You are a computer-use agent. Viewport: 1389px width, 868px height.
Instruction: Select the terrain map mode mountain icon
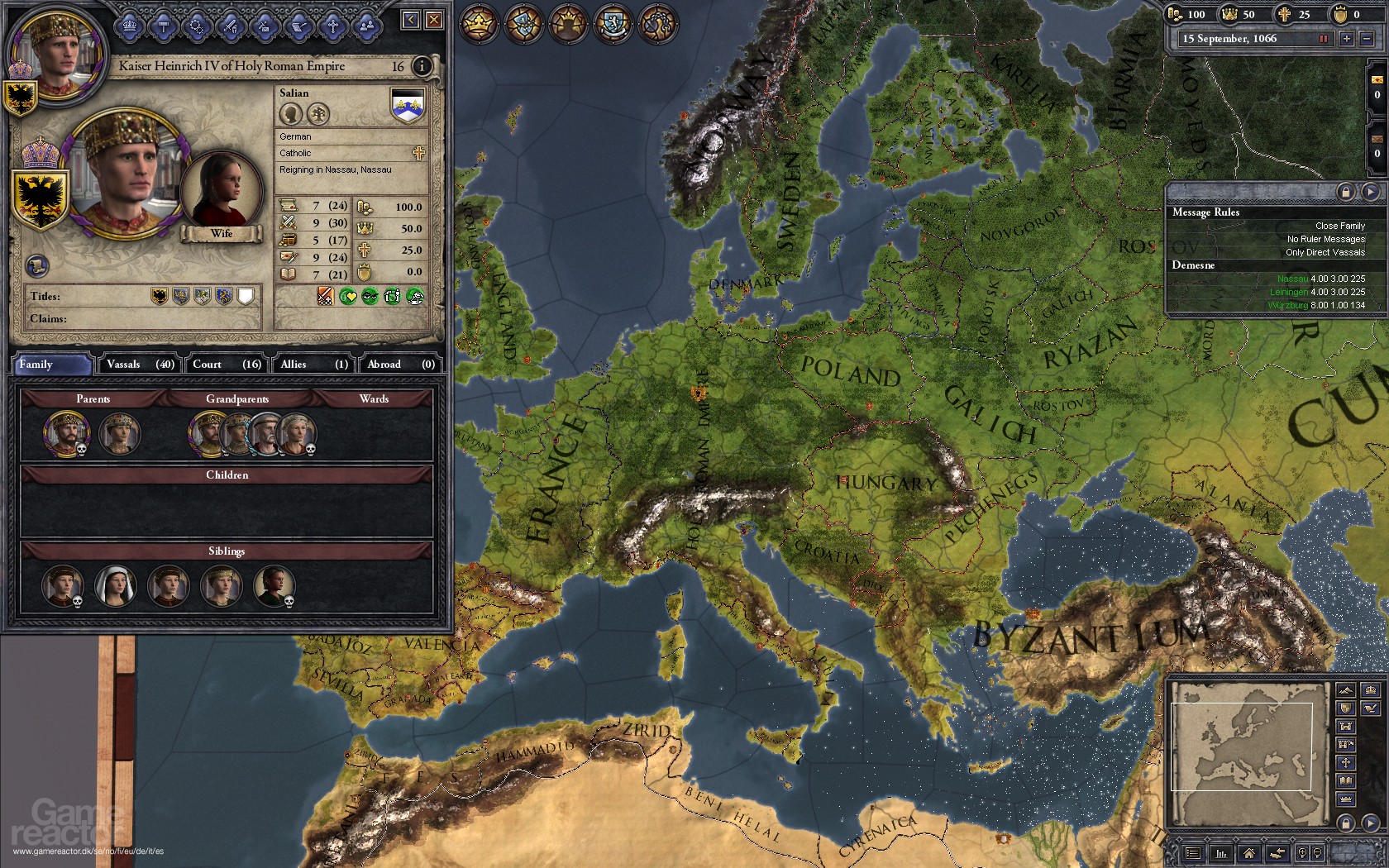[1344, 690]
